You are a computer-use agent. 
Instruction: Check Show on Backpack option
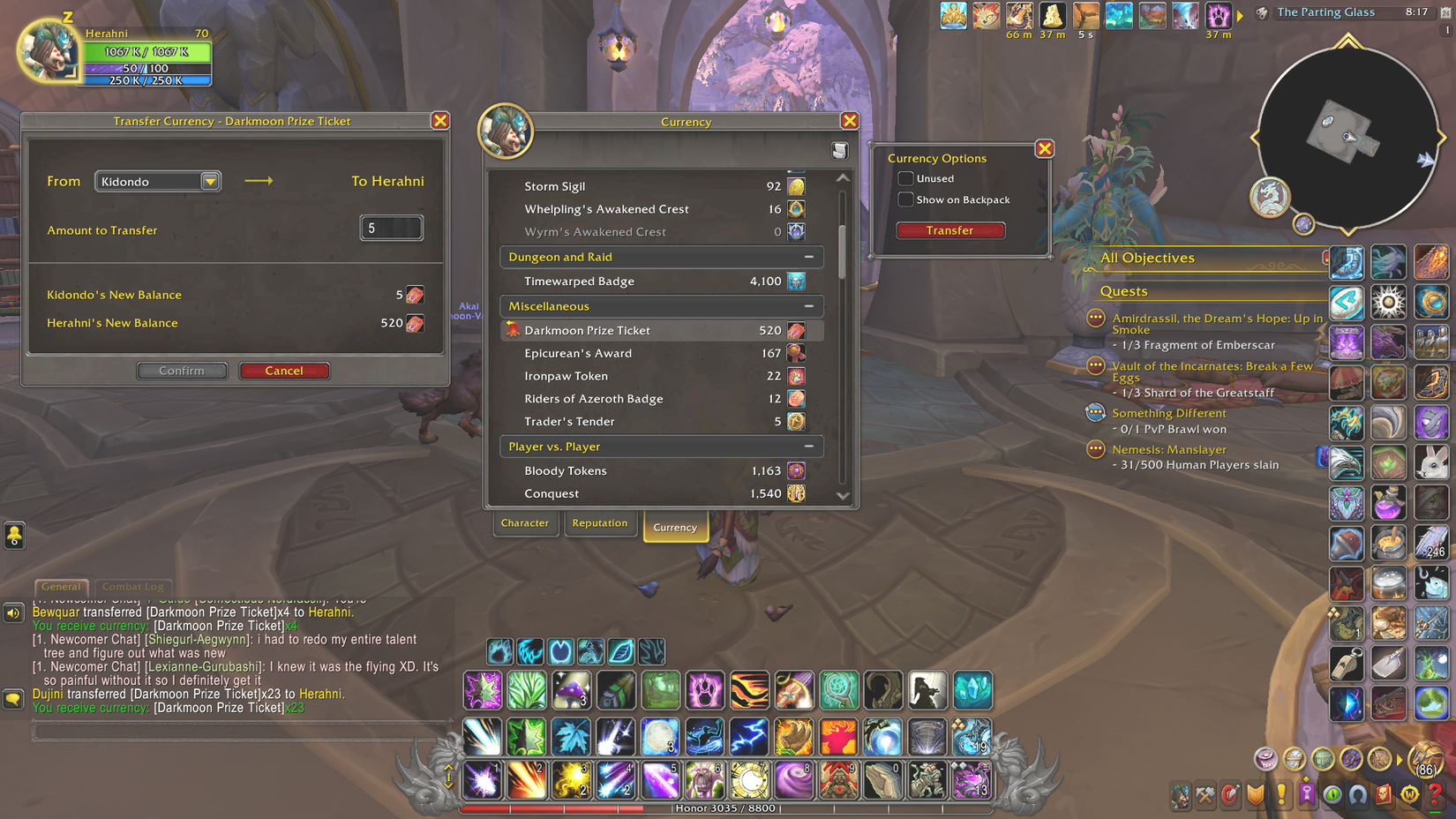[x=905, y=199]
